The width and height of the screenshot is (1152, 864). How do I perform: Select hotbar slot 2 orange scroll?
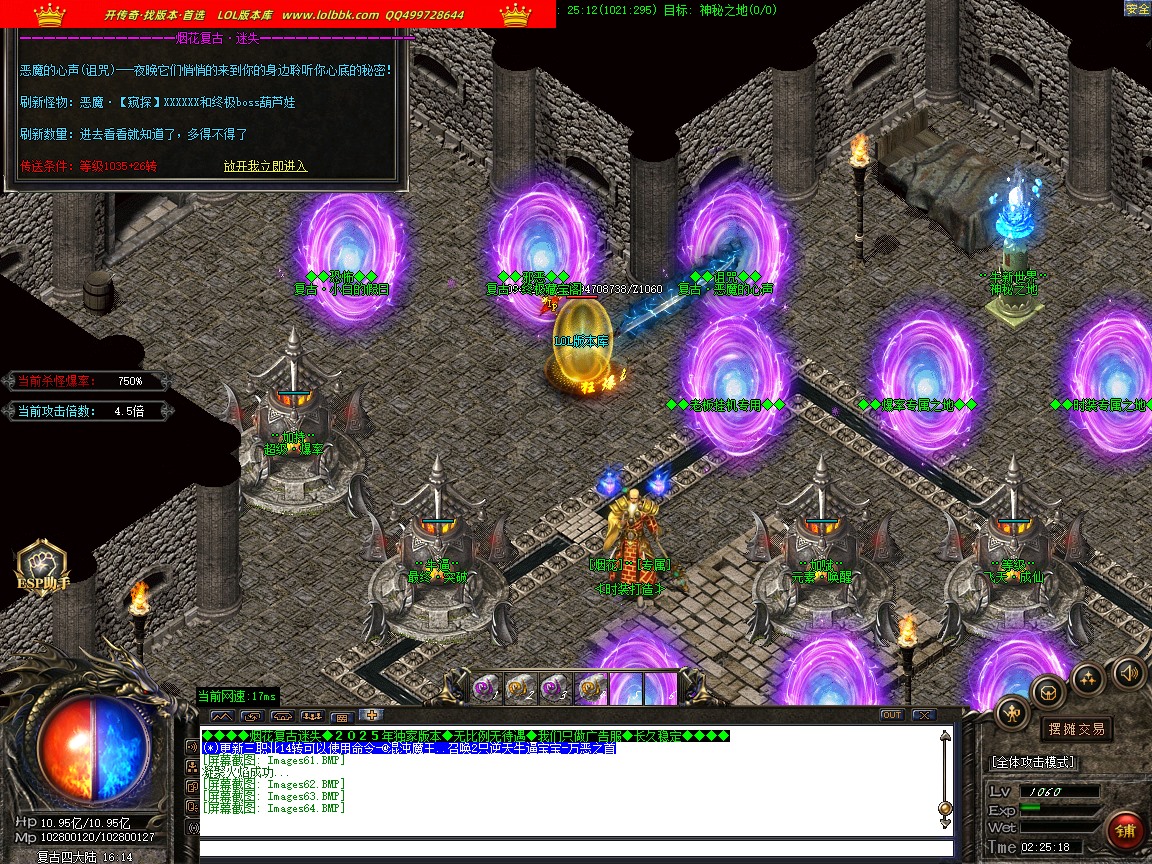pos(521,688)
